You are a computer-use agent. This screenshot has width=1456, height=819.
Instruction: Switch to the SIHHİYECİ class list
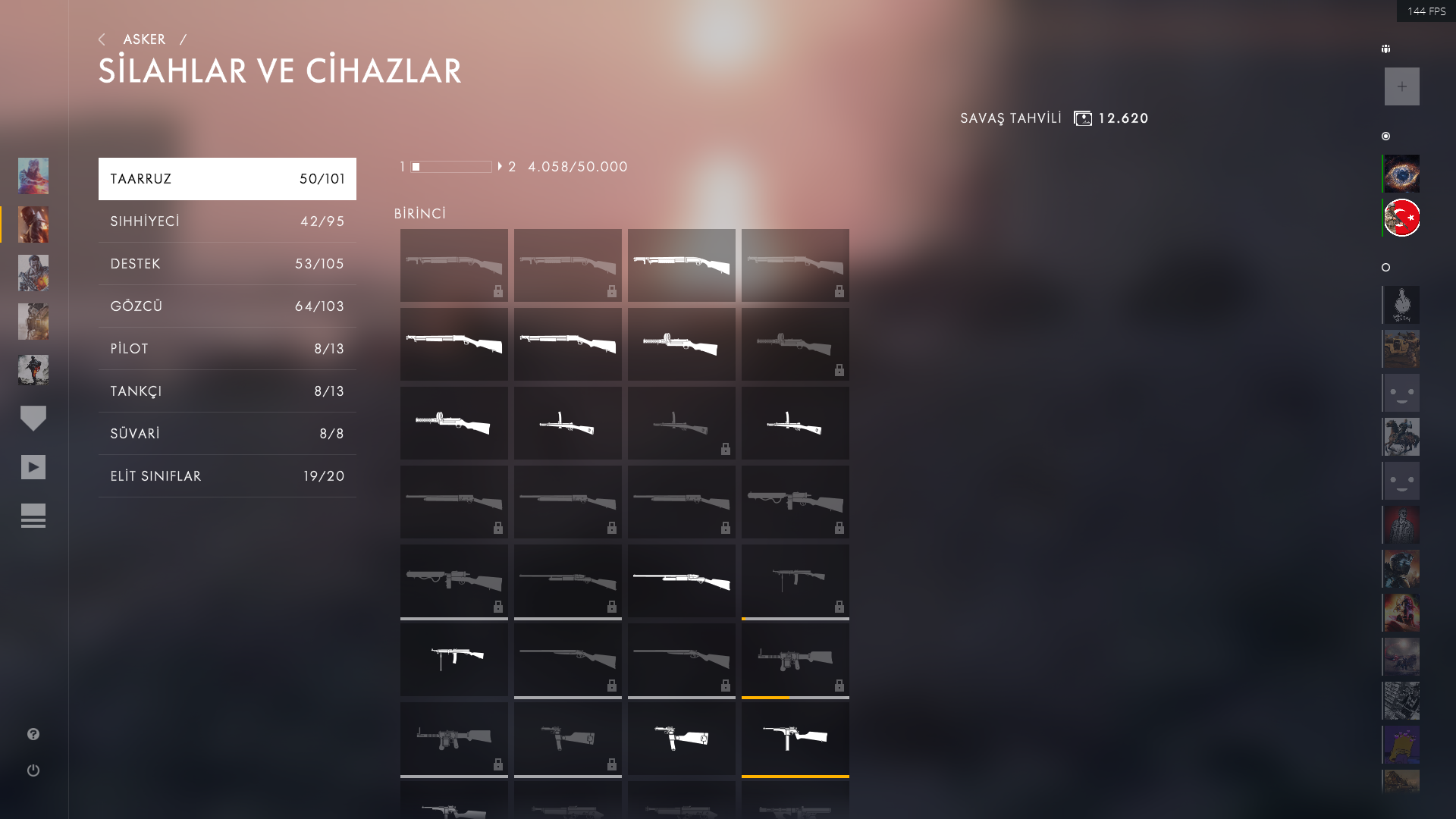pyautogui.click(x=227, y=221)
